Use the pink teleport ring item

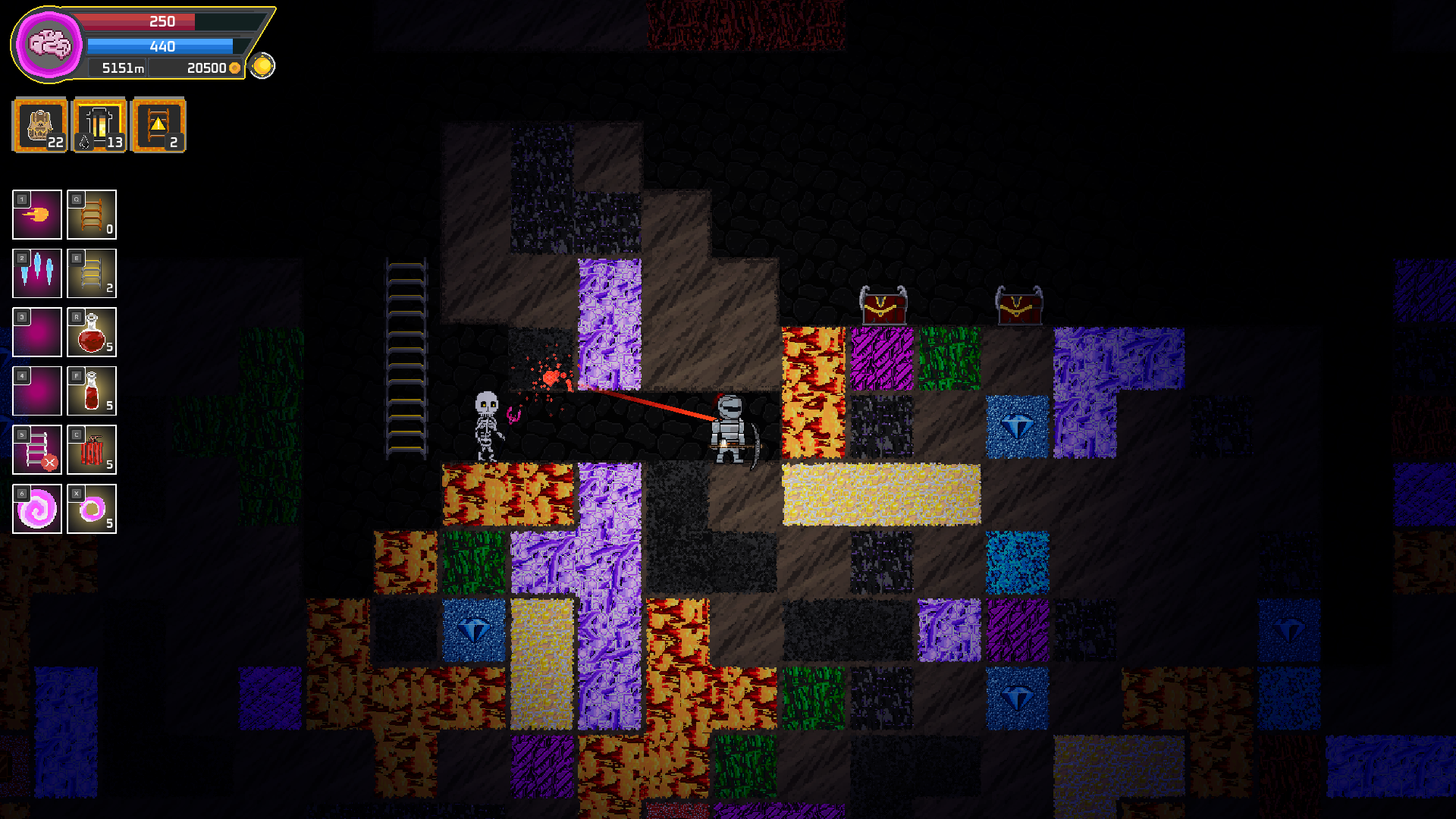(92, 509)
